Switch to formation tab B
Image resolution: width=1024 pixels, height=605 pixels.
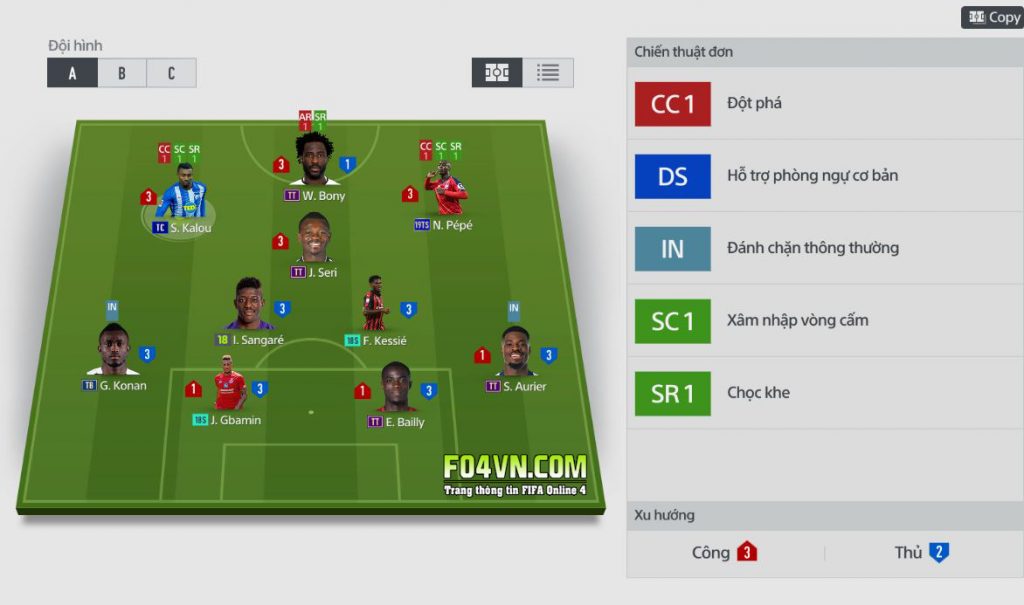coord(121,73)
